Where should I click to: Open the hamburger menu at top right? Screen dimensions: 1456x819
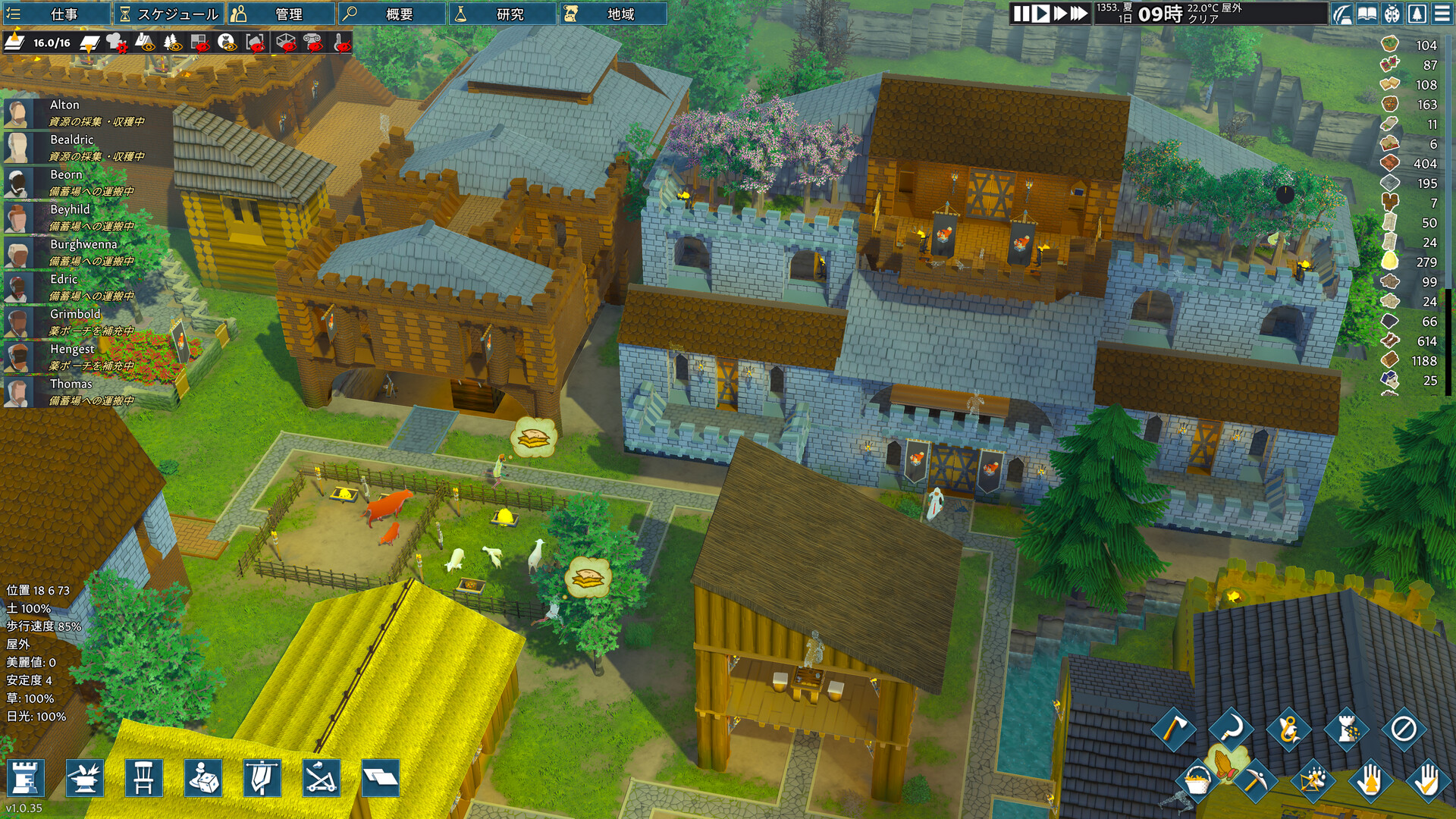1443,13
